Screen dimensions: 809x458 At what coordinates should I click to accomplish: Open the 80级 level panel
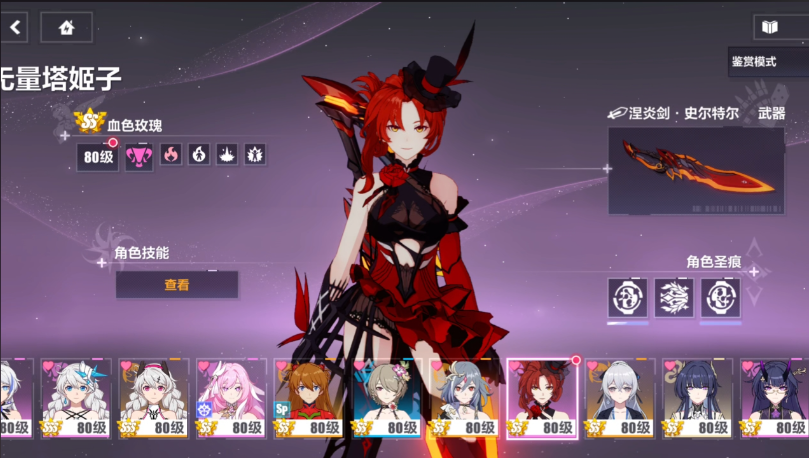point(97,157)
